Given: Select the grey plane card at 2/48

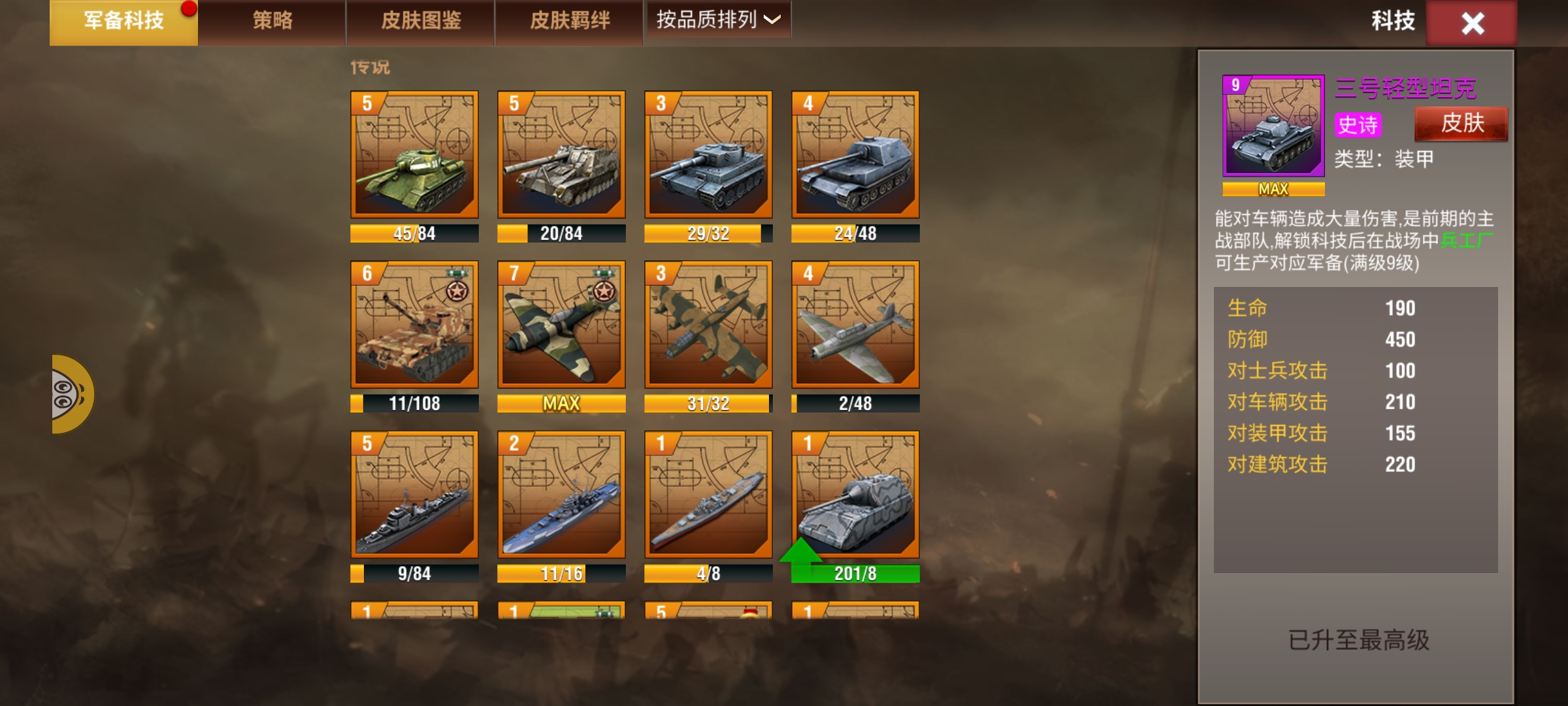Looking at the screenshot, I should [x=855, y=325].
